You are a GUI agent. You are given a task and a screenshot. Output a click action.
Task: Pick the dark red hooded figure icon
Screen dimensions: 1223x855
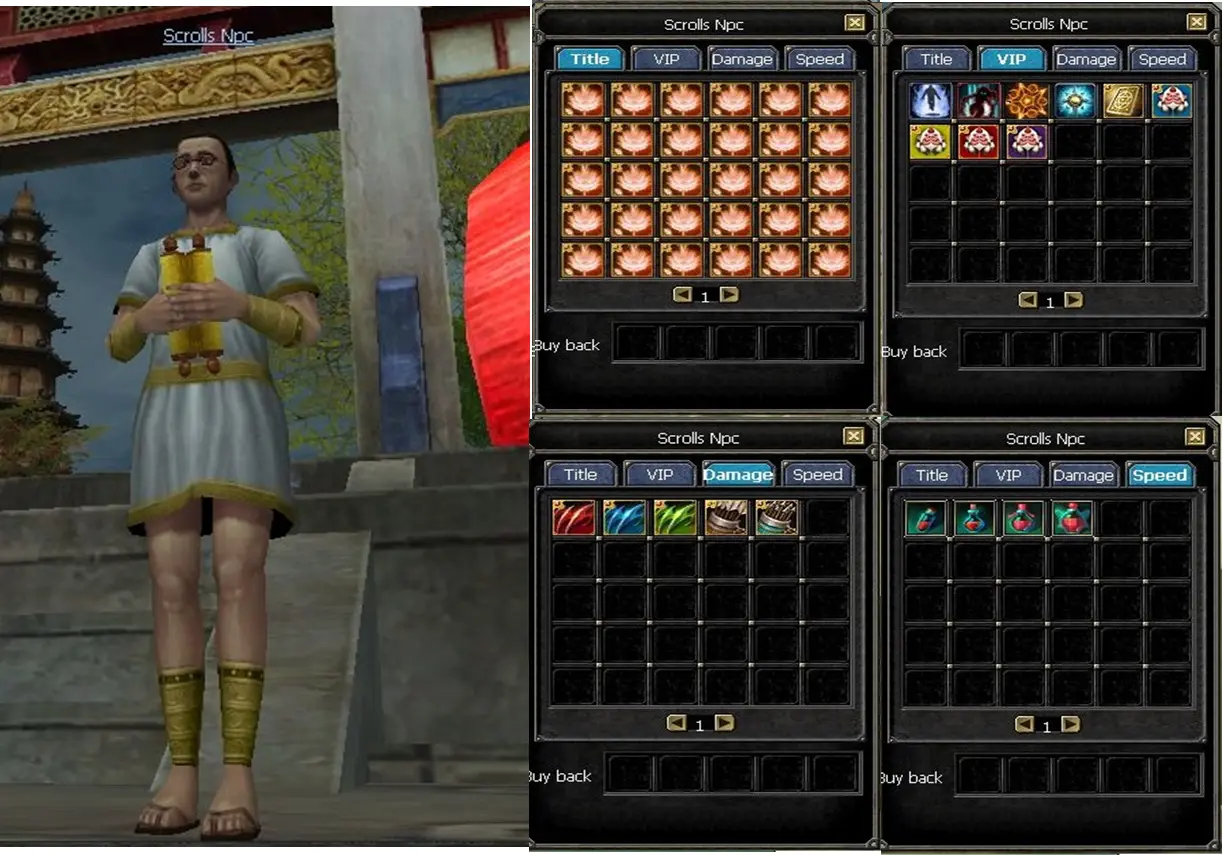(979, 101)
